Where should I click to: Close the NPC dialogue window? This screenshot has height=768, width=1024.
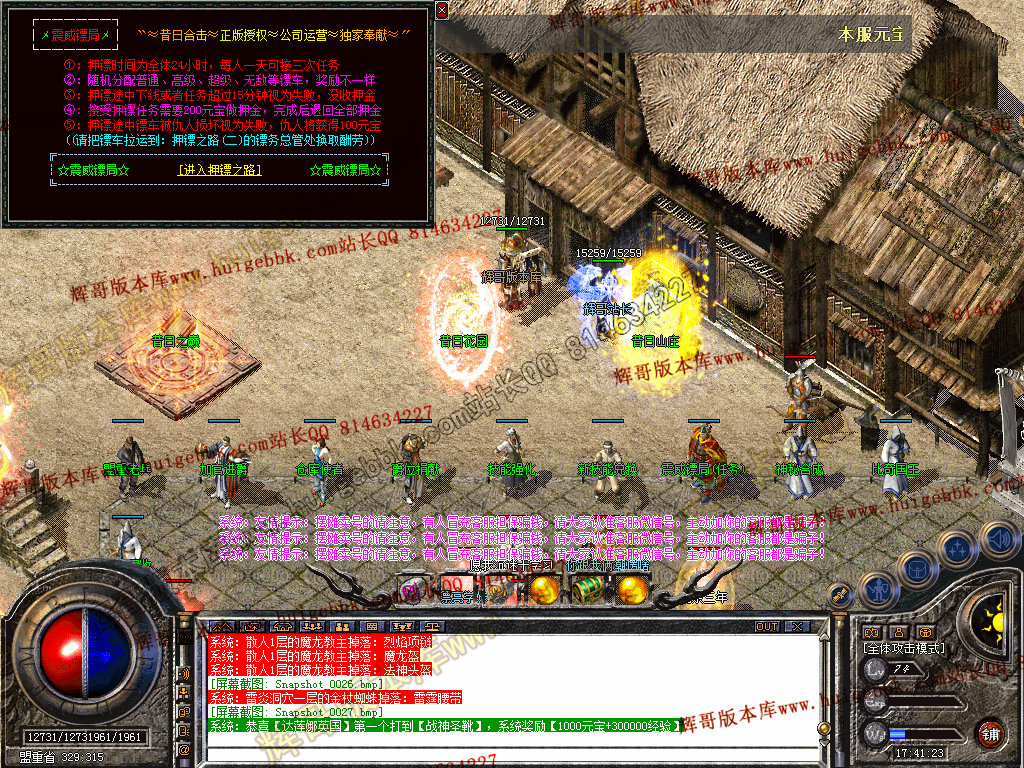(442, 10)
